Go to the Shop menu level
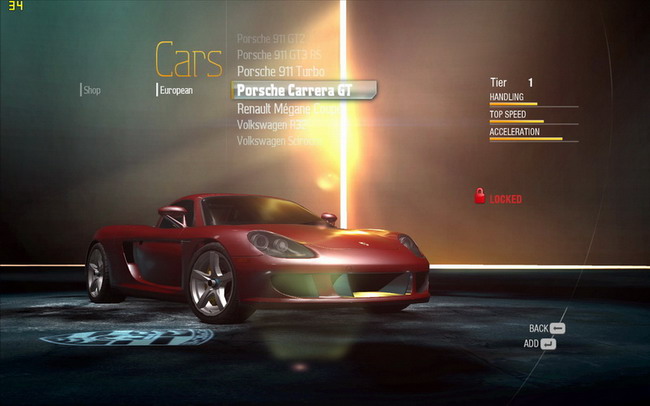The width and height of the screenshot is (650, 406). (92, 90)
